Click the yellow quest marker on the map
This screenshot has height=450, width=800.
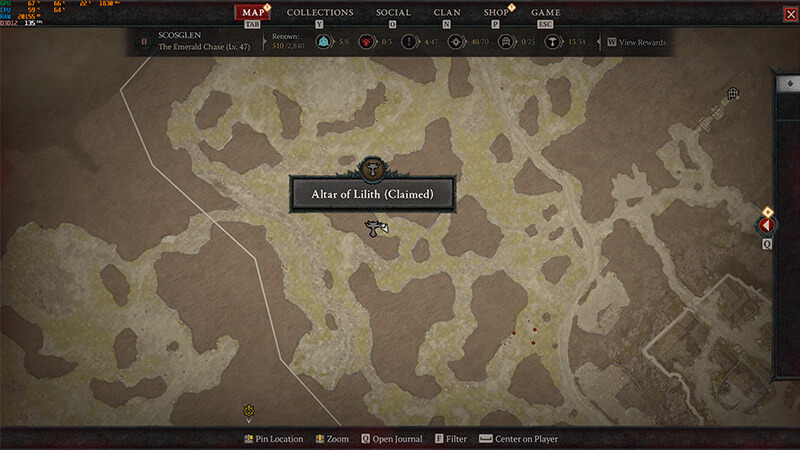coord(248,410)
